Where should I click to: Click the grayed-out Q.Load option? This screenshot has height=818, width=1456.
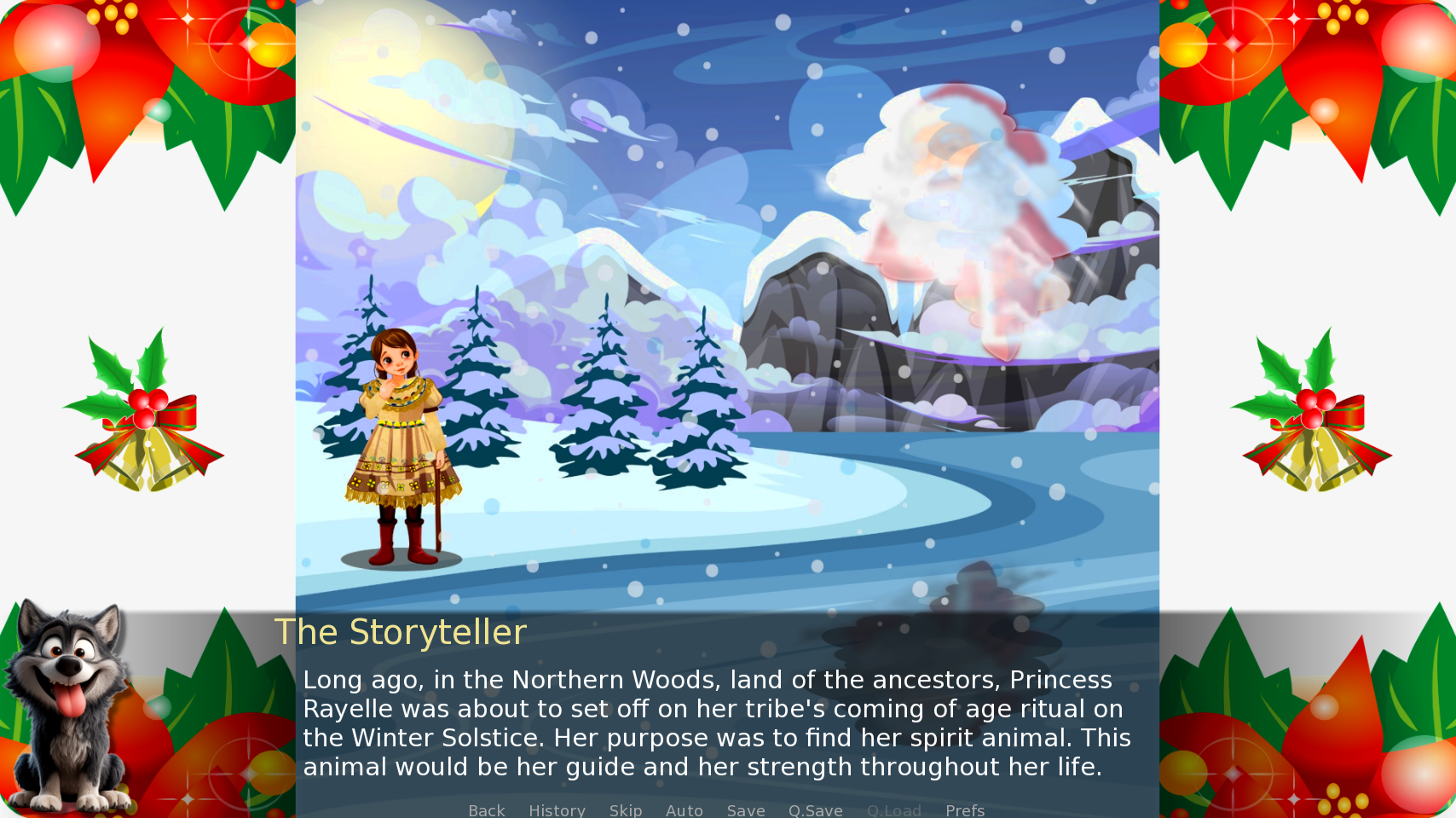point(893,810)
